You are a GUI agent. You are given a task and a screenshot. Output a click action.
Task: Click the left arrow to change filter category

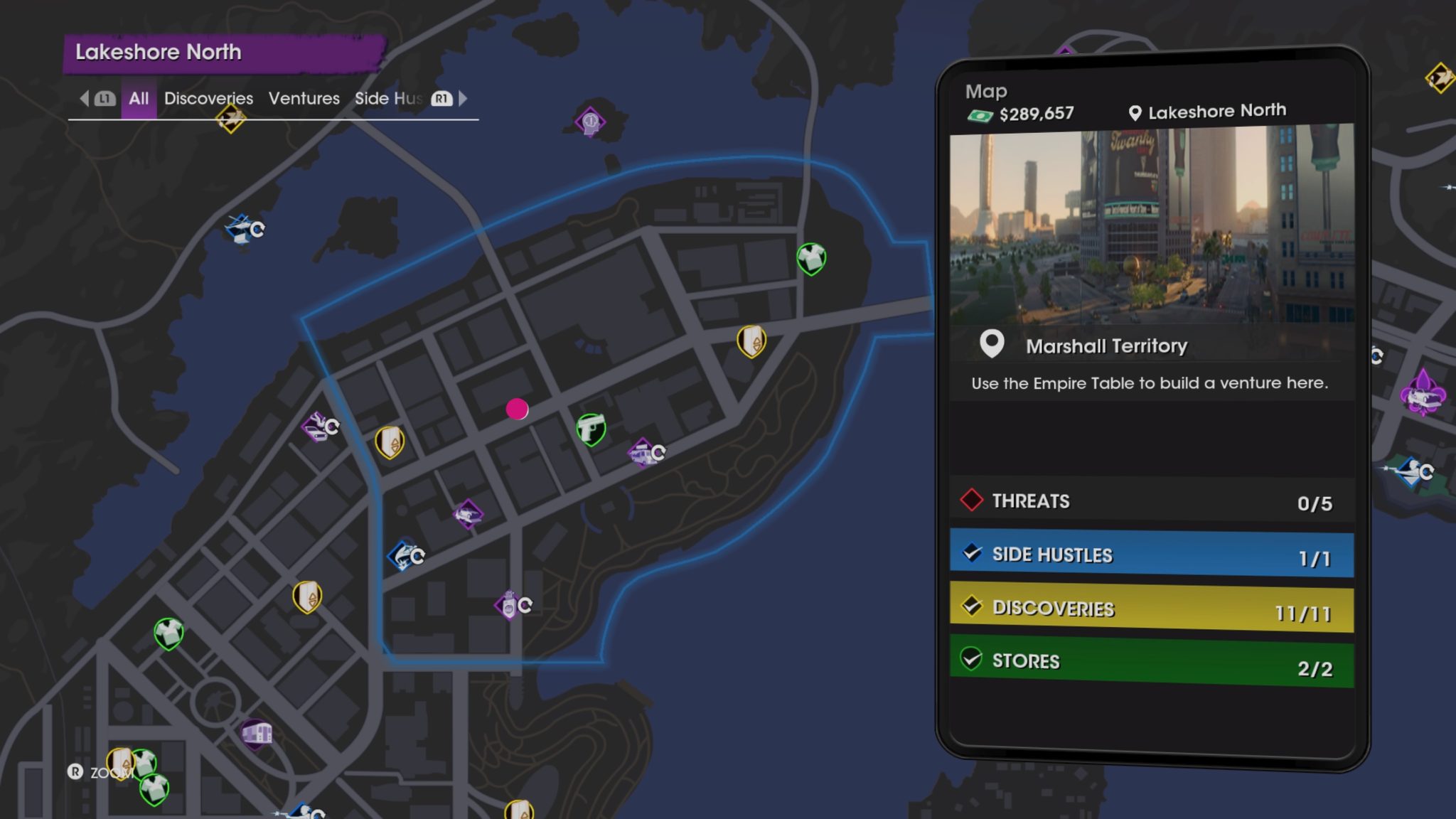point(85,99)
